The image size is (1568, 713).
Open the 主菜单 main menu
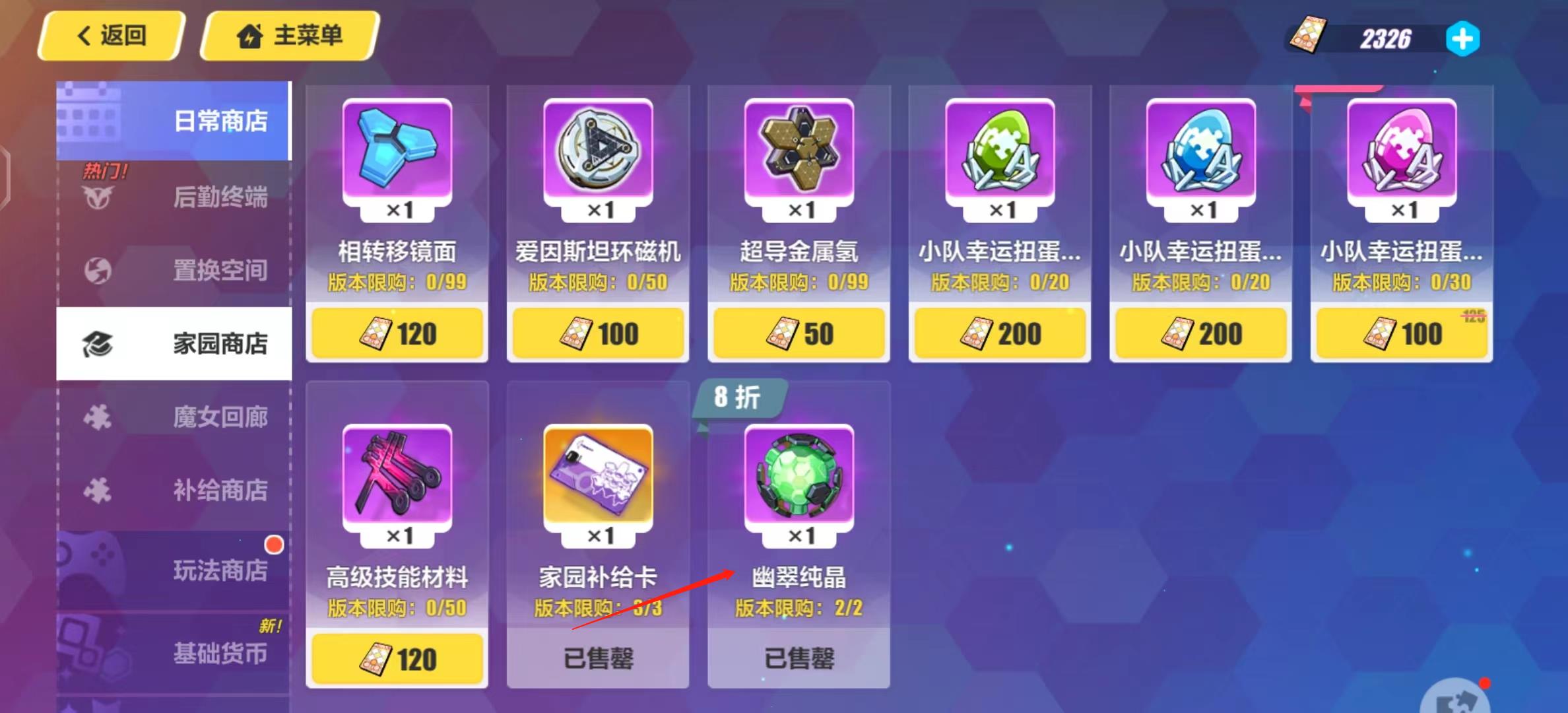pyautogui.click(x=288, y=36)
